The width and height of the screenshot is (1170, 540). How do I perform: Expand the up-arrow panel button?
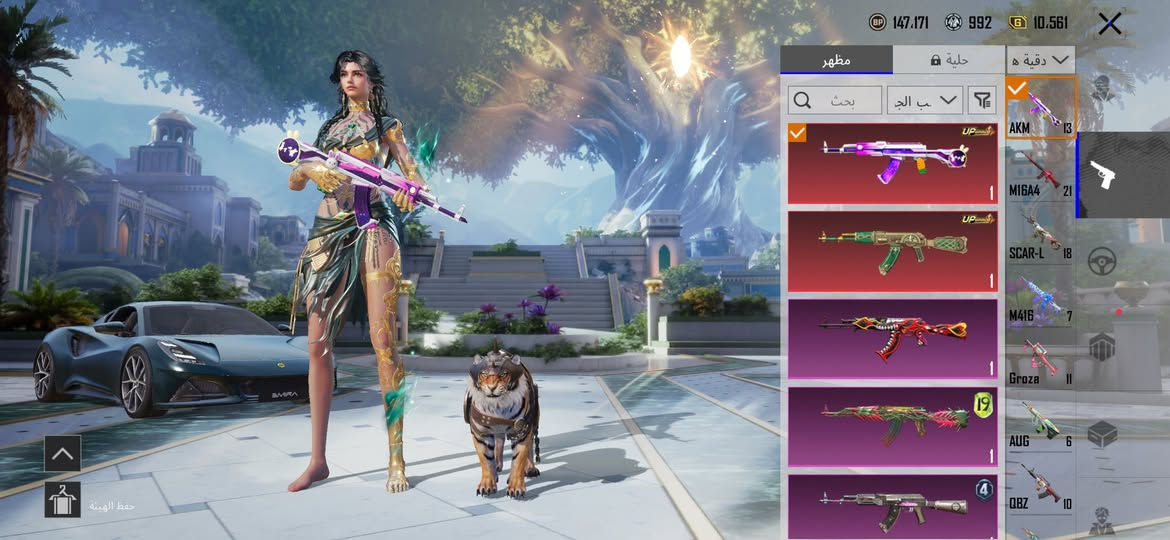tap(62, 454)
